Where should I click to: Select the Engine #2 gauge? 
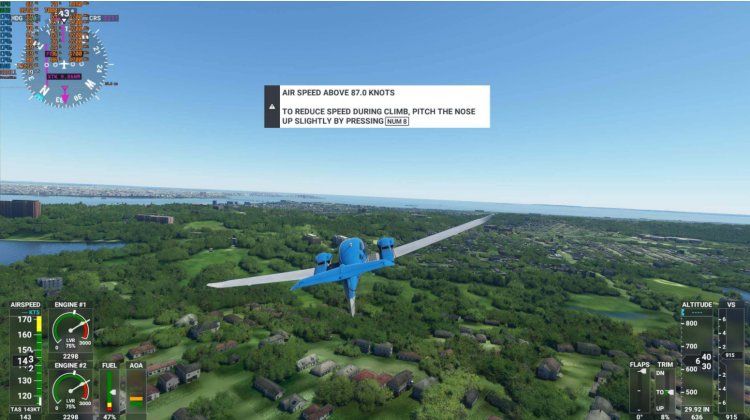tap(71, 390)
